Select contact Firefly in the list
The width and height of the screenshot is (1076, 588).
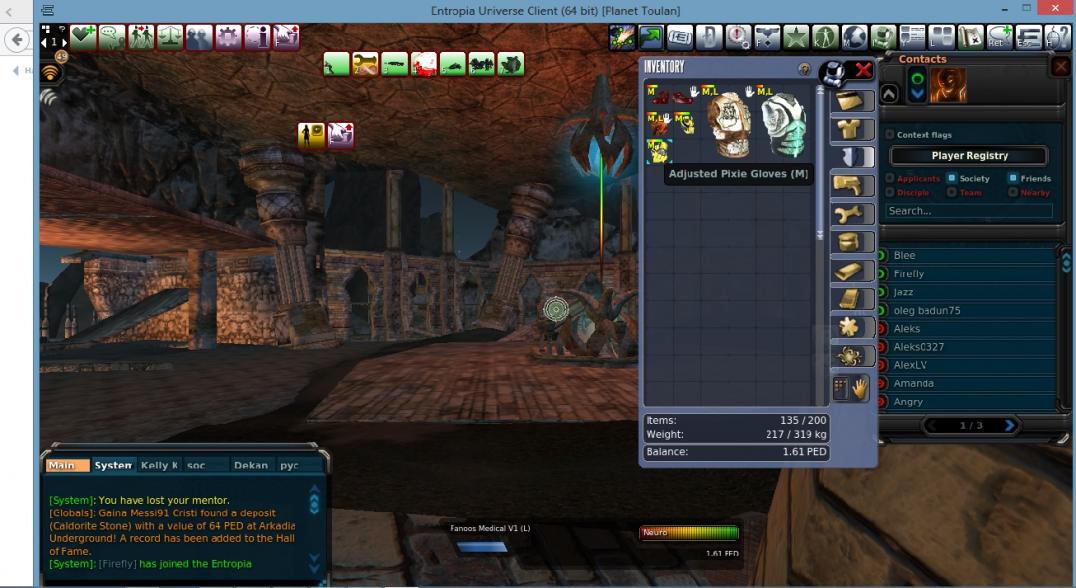(x=909, y=274)
